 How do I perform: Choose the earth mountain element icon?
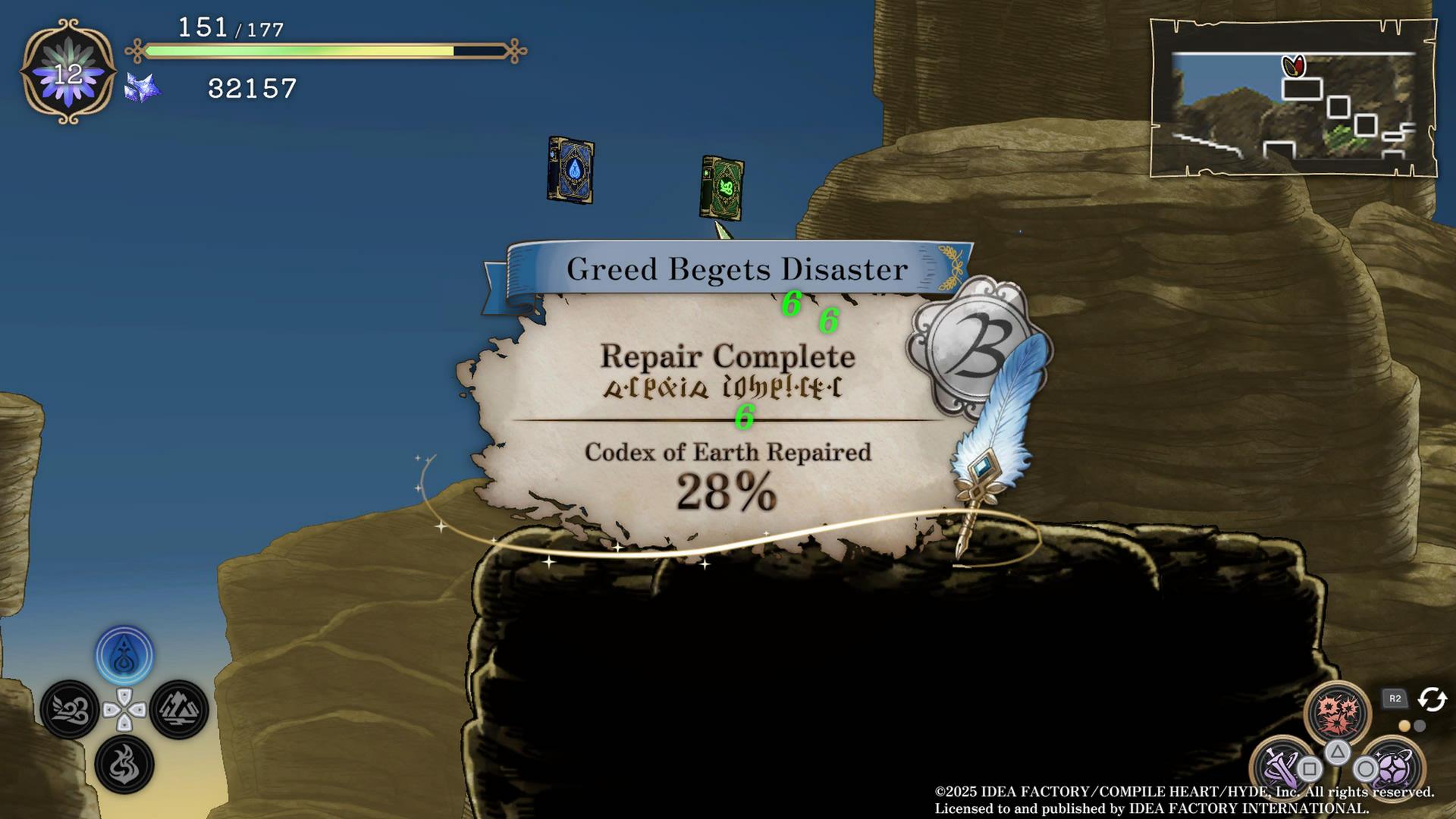coord(179,710)
